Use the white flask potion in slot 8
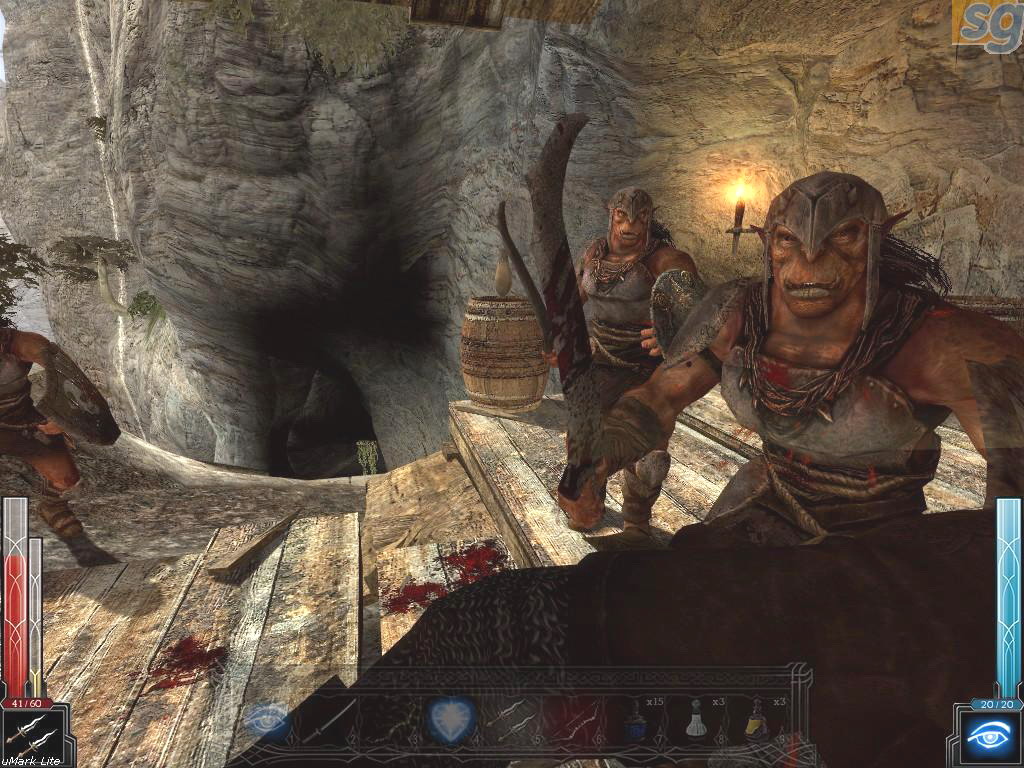The image size is (1024, 768). pos(697,721)
